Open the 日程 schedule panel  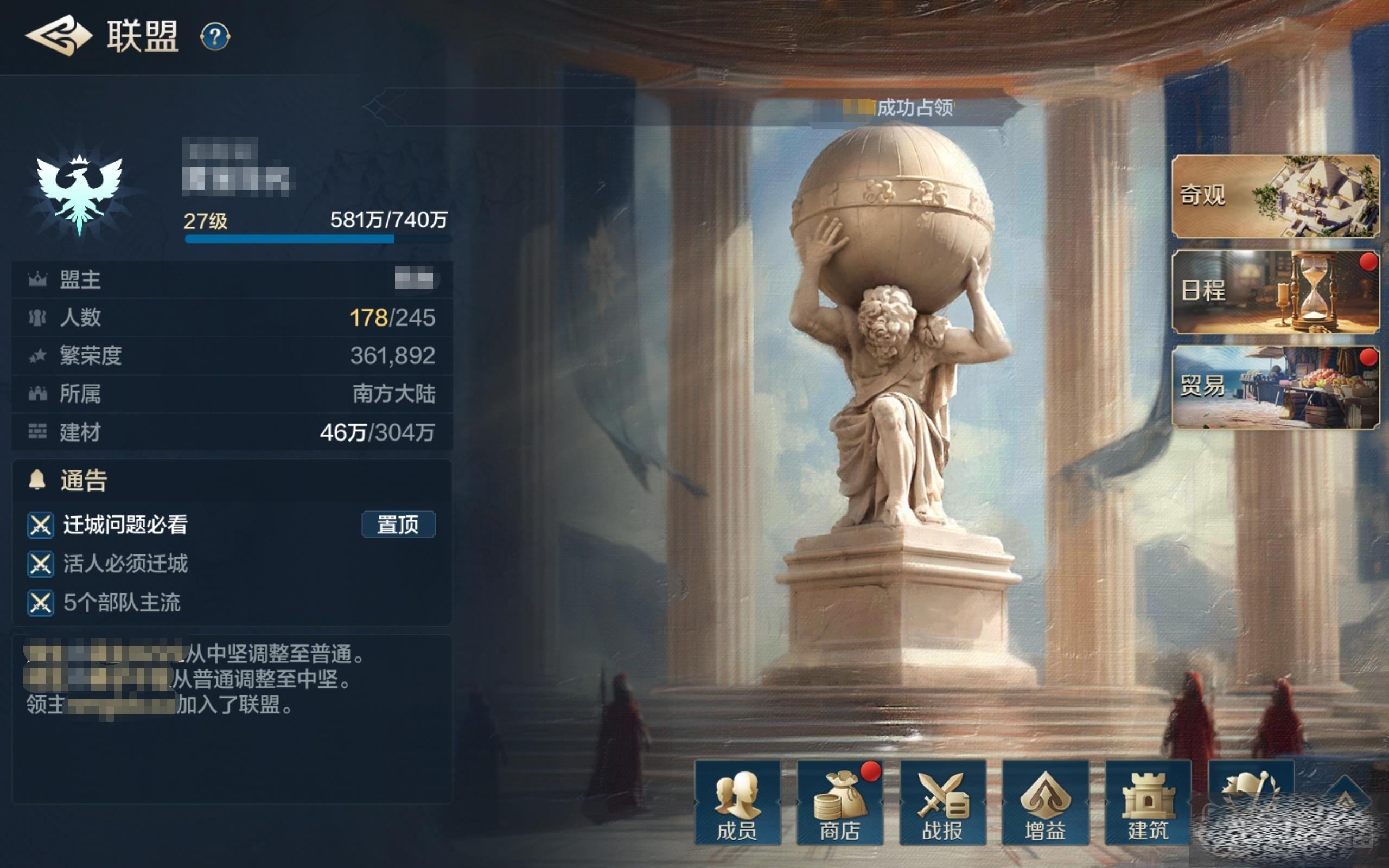tap(1275, 291)
